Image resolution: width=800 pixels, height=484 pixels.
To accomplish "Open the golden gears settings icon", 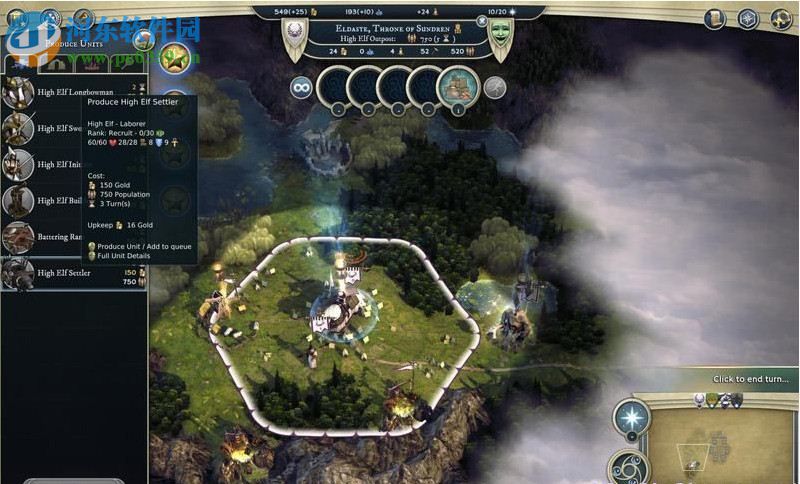I will click(x=780, y=19).
